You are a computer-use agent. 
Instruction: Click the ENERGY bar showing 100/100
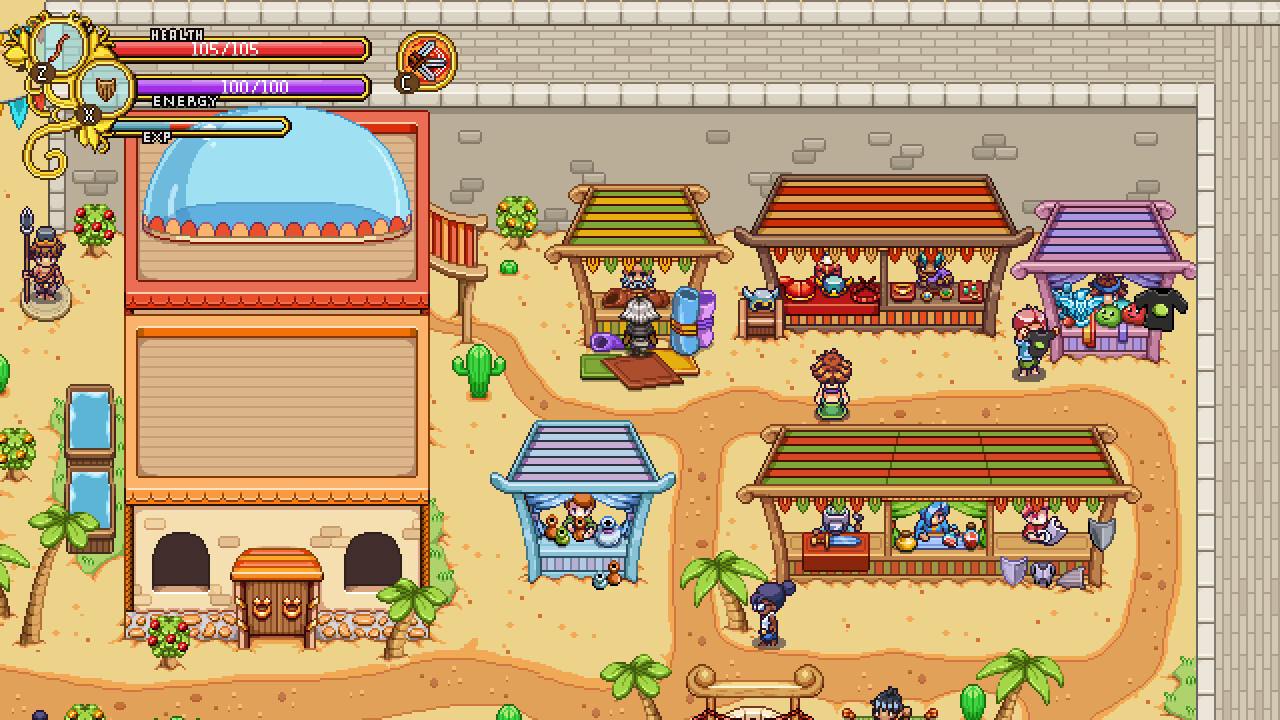point(250,87)
